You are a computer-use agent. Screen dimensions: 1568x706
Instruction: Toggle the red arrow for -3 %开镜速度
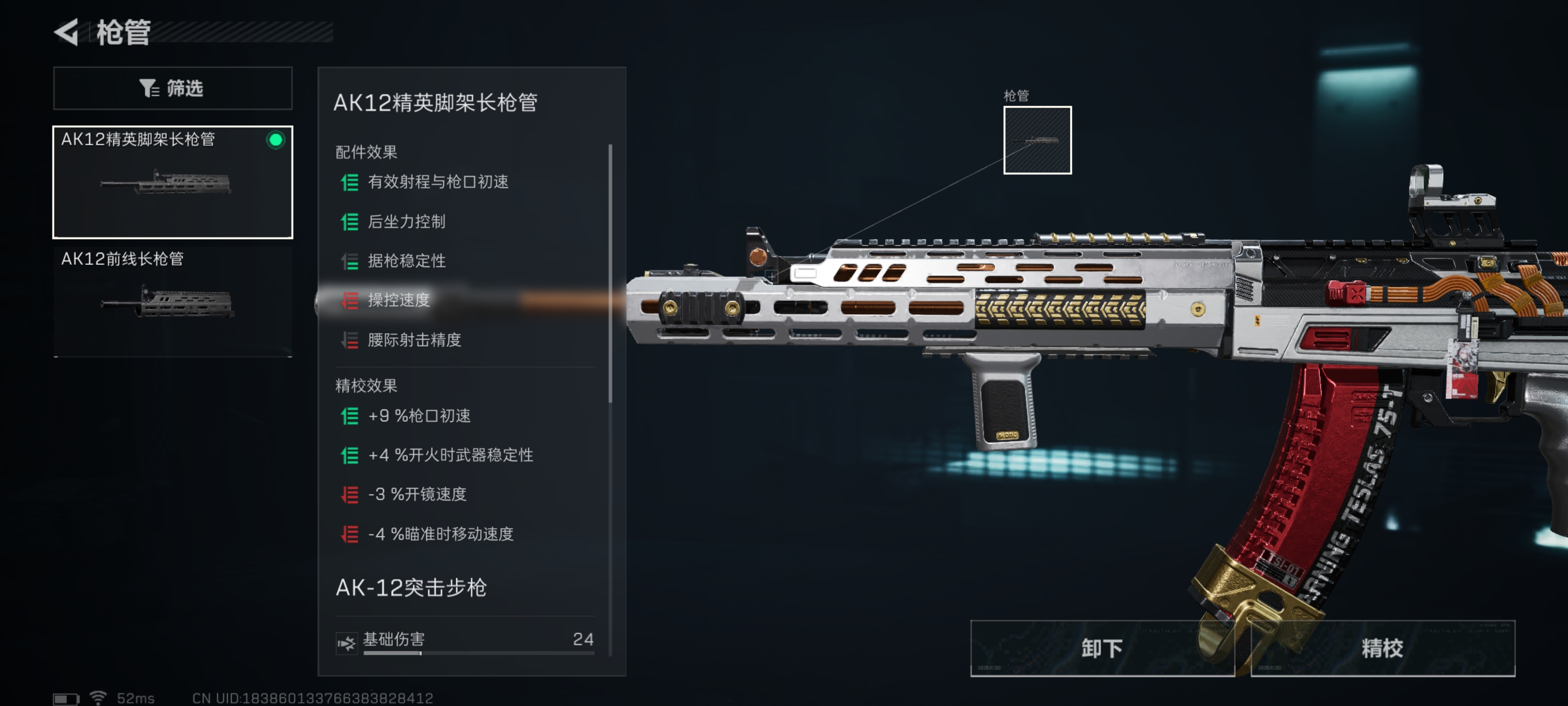tap(349, 495)
